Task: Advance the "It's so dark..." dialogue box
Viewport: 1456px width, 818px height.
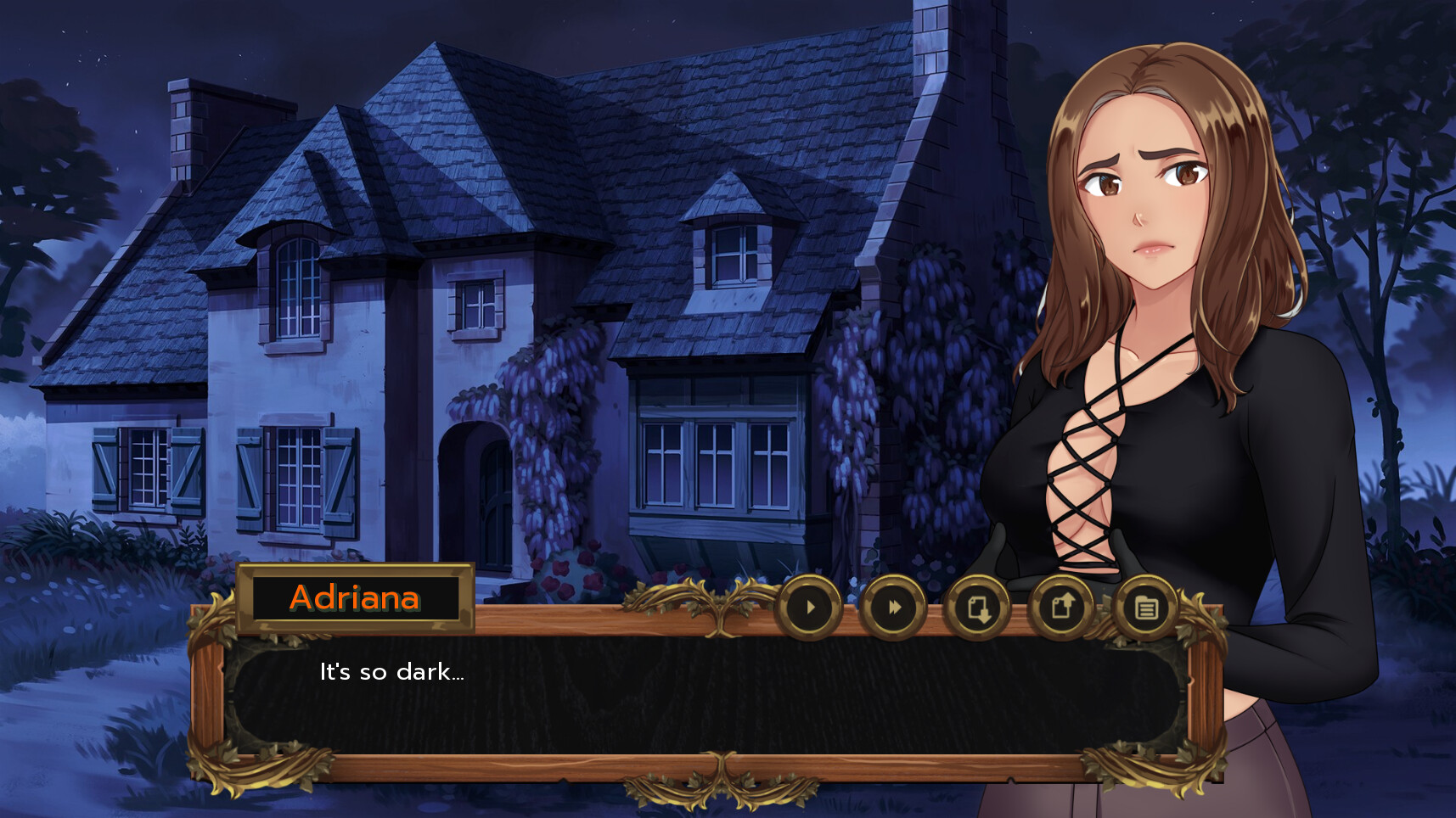Action: 705,696
